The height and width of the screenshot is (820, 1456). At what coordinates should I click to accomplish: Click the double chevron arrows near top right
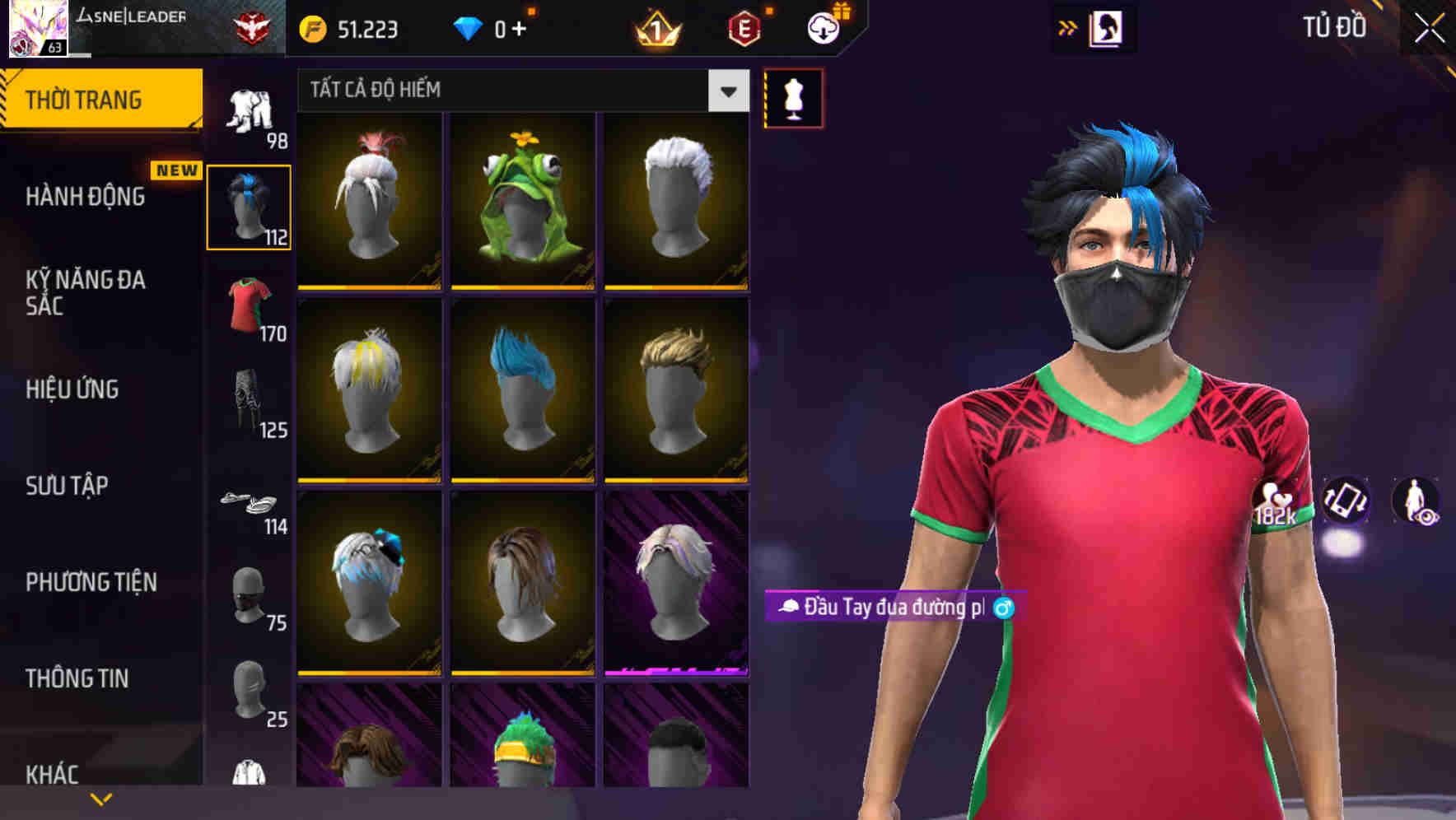pyautogui.click(x=1066, y=27)
